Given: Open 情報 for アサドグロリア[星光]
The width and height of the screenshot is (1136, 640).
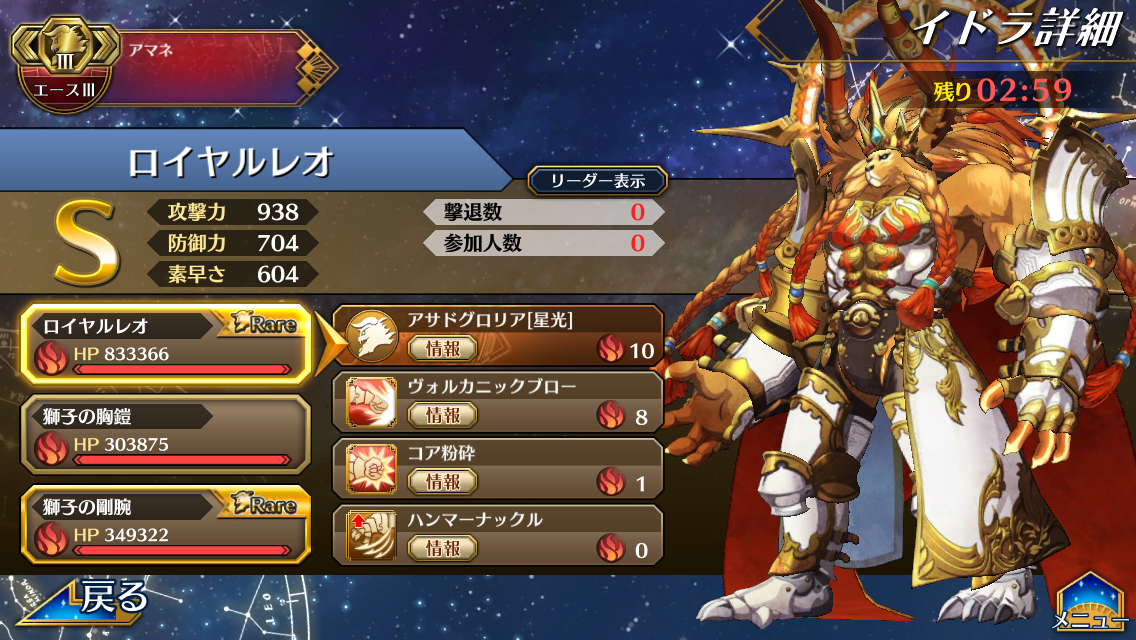Looking at the screenshot, I should (x=442, y=348).
